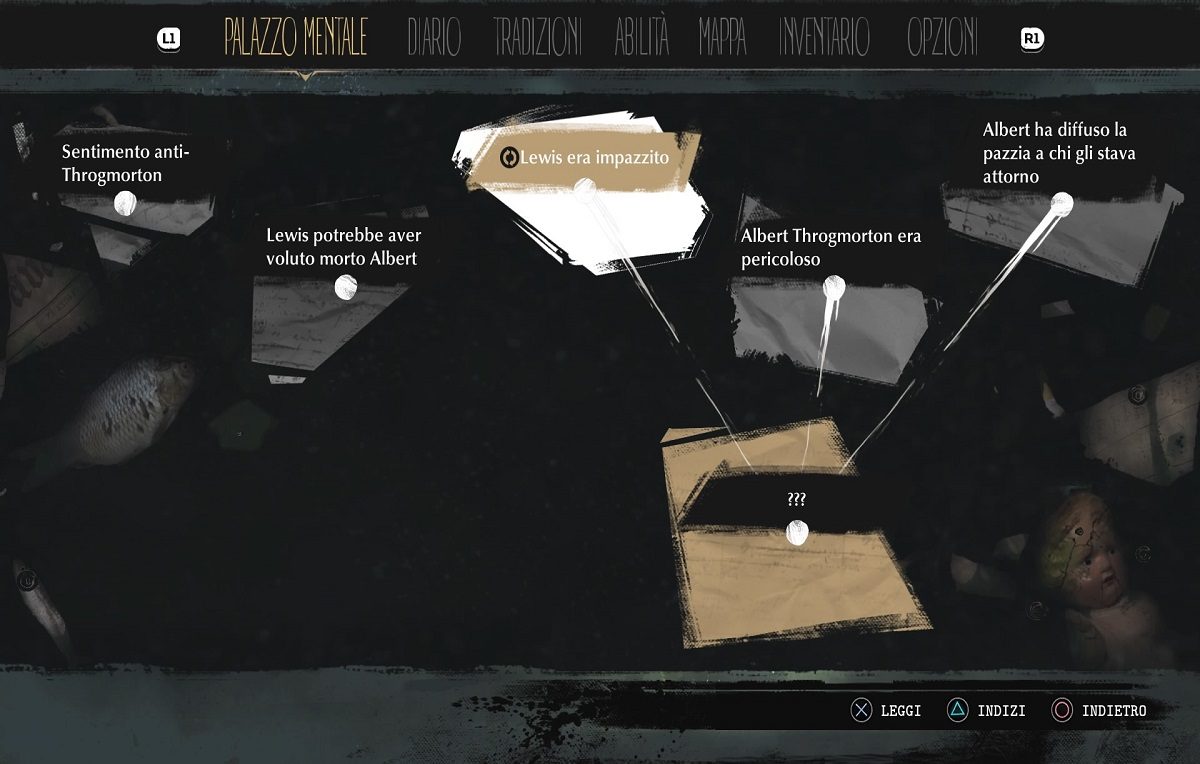Switch to the Tradizioni tab

coord(537,38)
